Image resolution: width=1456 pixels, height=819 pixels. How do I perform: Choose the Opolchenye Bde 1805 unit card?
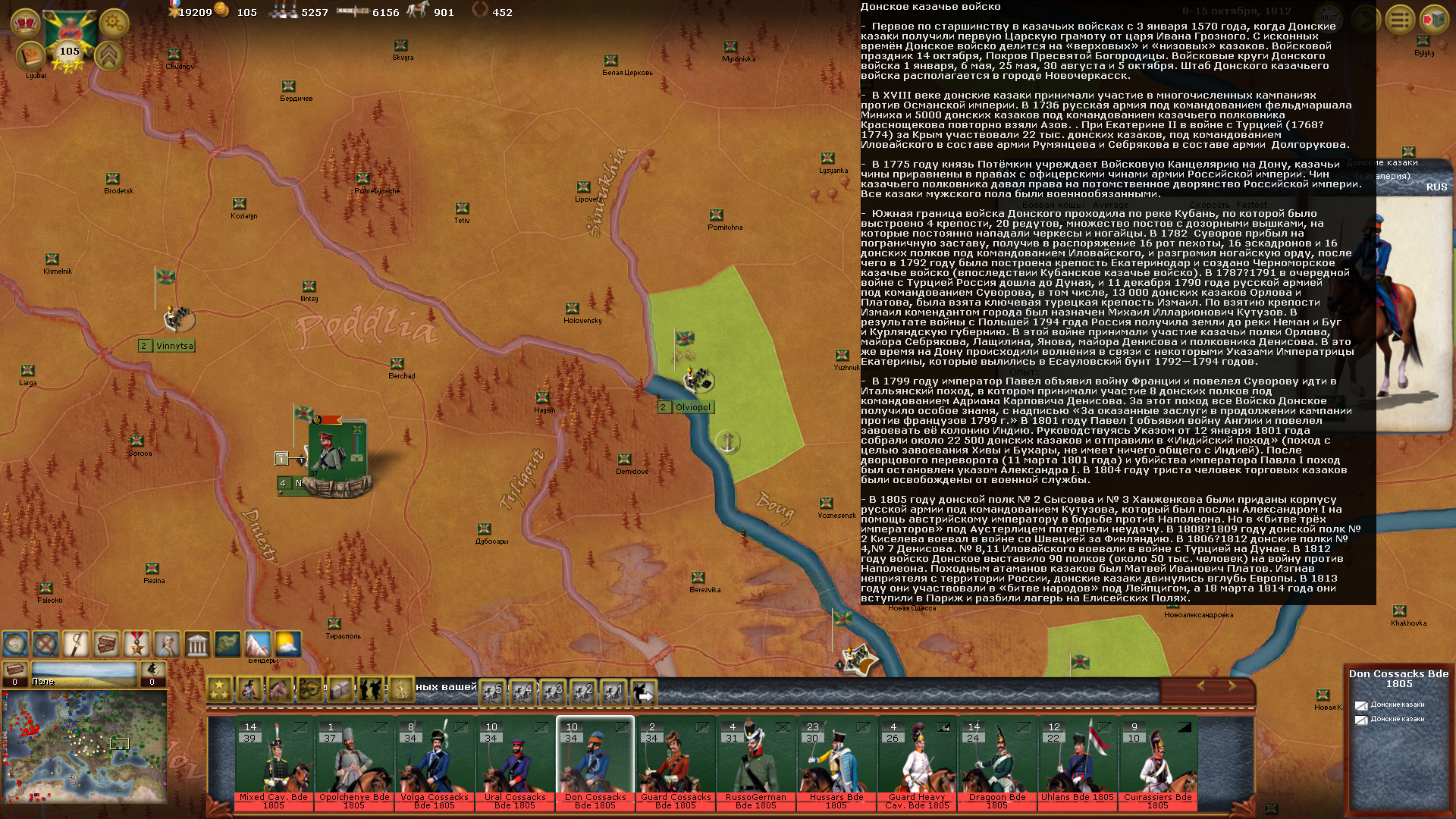[353, 762]
